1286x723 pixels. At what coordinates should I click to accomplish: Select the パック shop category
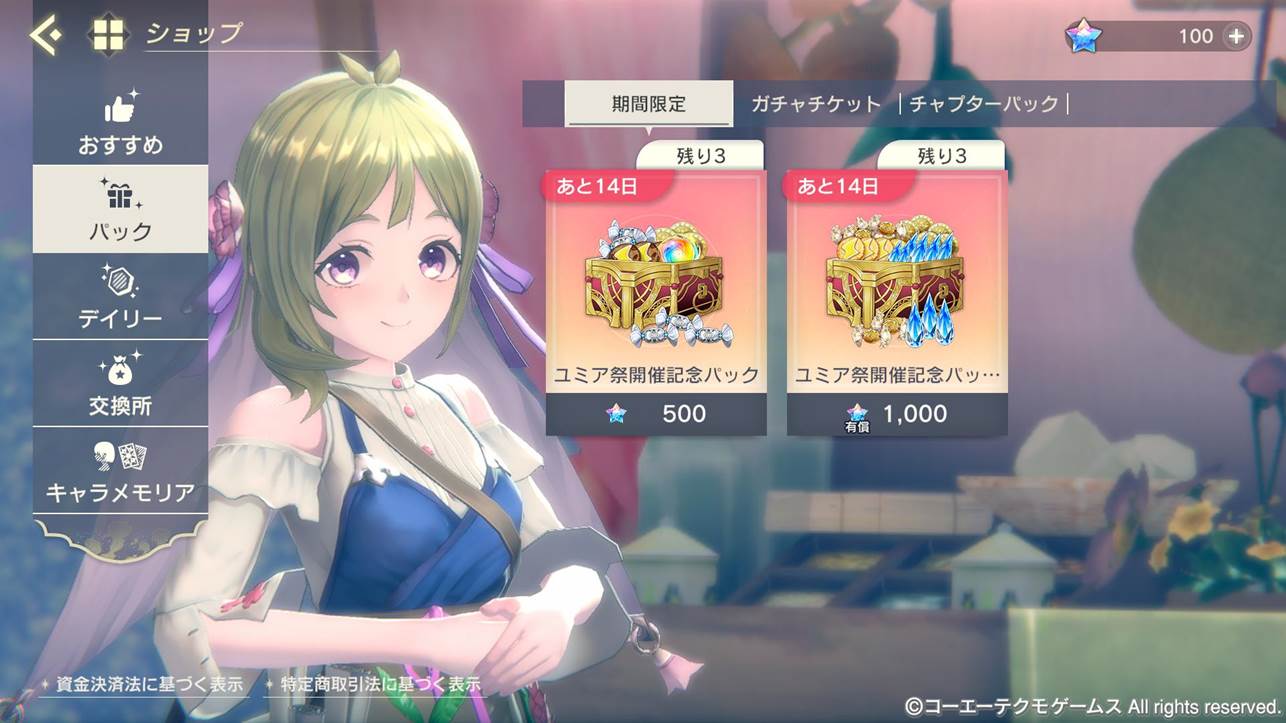pyautogui.click(x=120, y=210)
